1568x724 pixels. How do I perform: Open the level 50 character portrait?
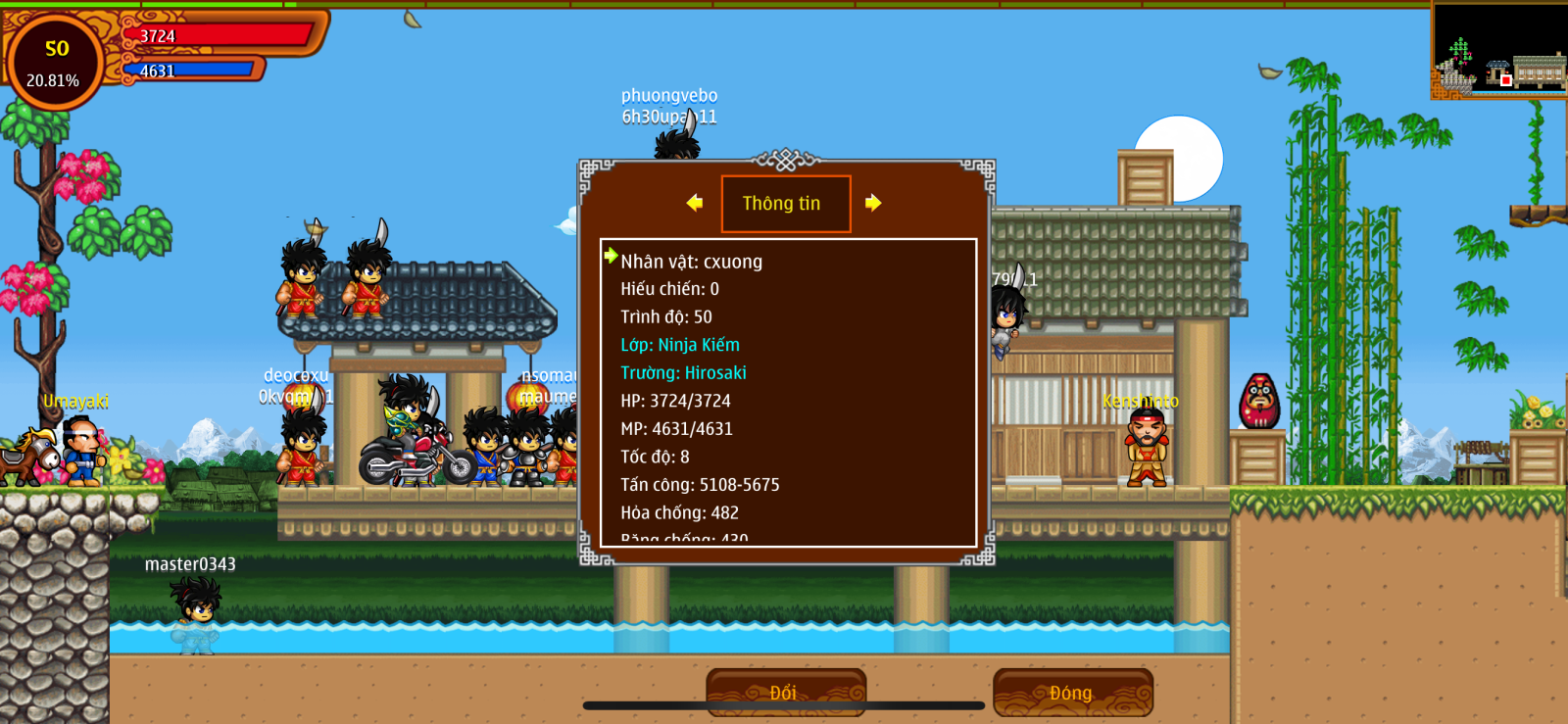(x=56, y=63)
